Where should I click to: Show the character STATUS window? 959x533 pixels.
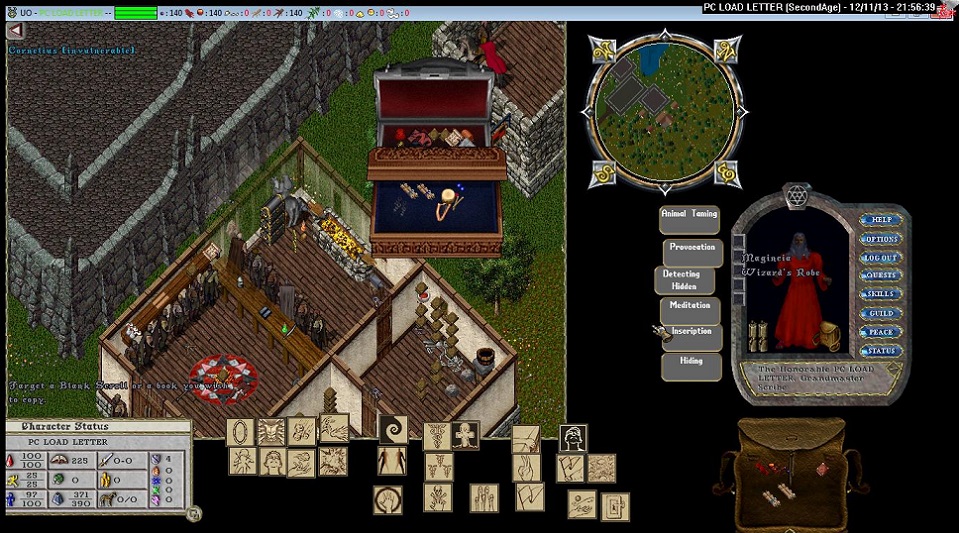point(880,351)
